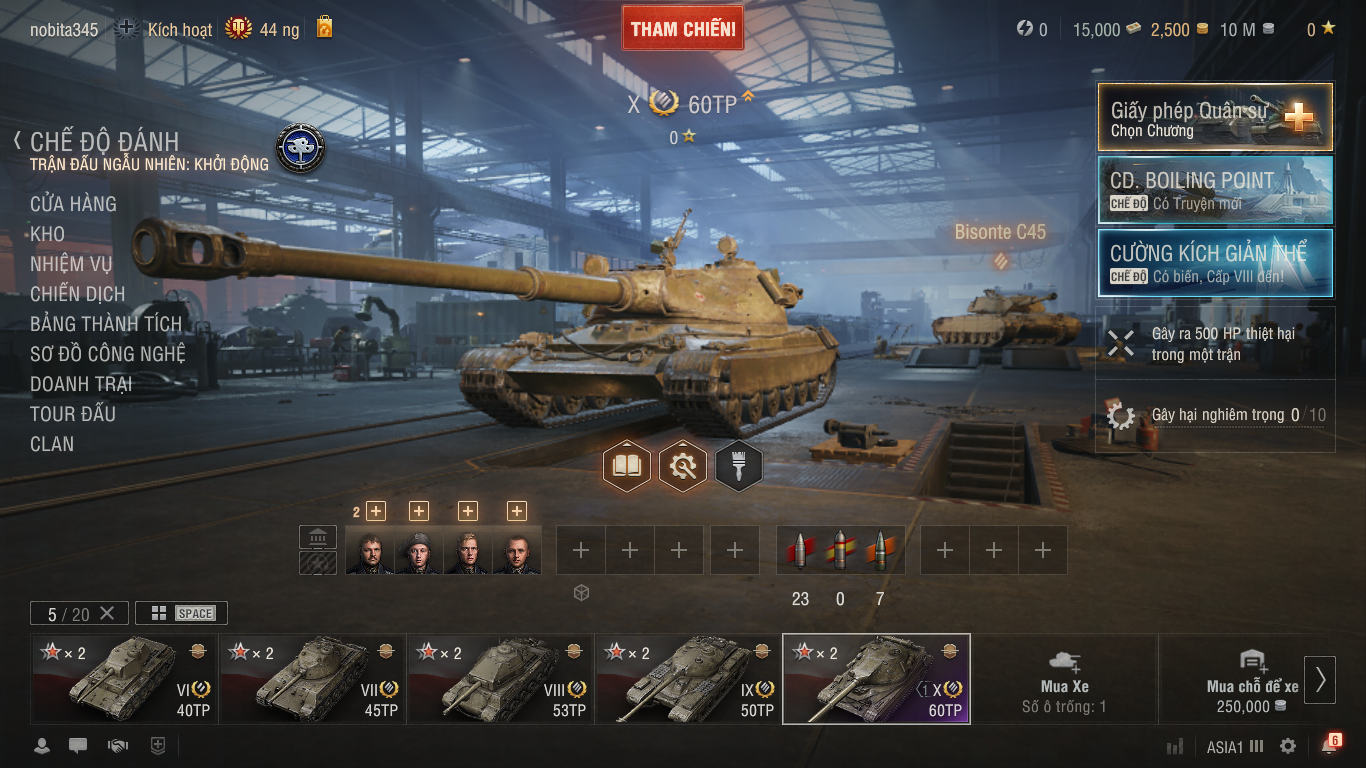Screen dimensions: 1366x768
Task: Open the chat speech bubble icon
Action: (78, 746)
